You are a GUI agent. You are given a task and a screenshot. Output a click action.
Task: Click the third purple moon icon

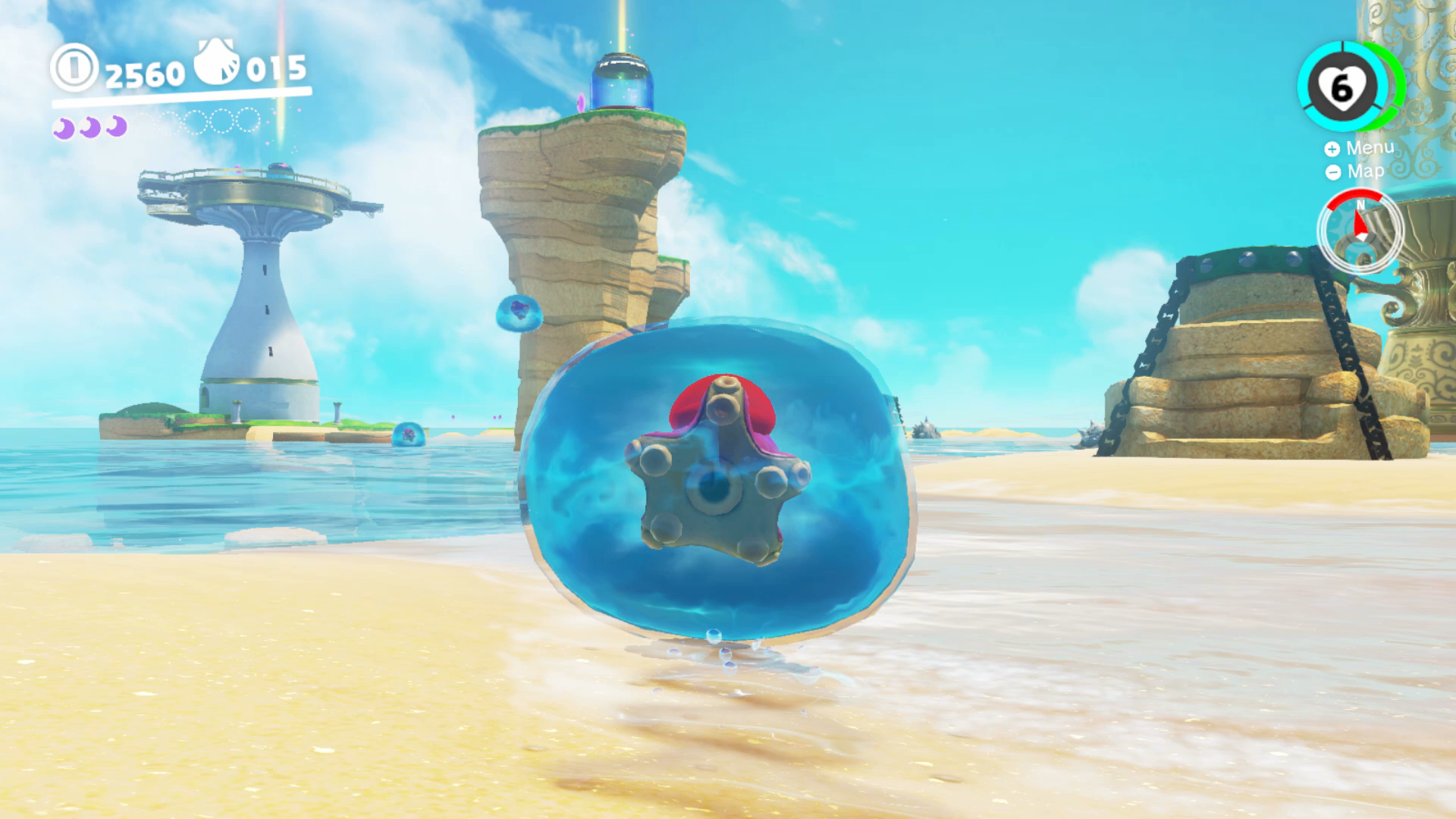coord(117,127)
